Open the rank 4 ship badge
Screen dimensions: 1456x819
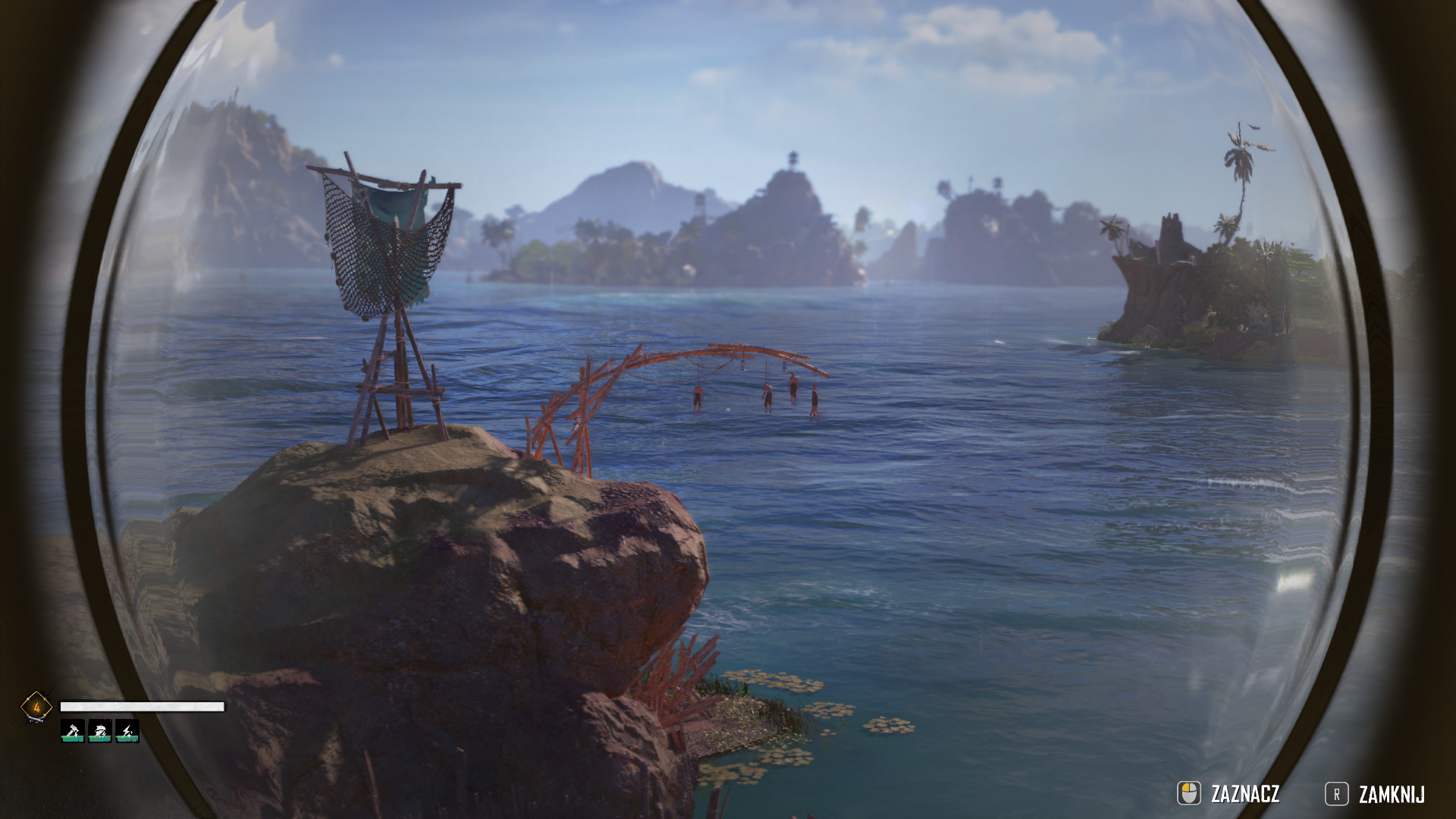(36, 708)
